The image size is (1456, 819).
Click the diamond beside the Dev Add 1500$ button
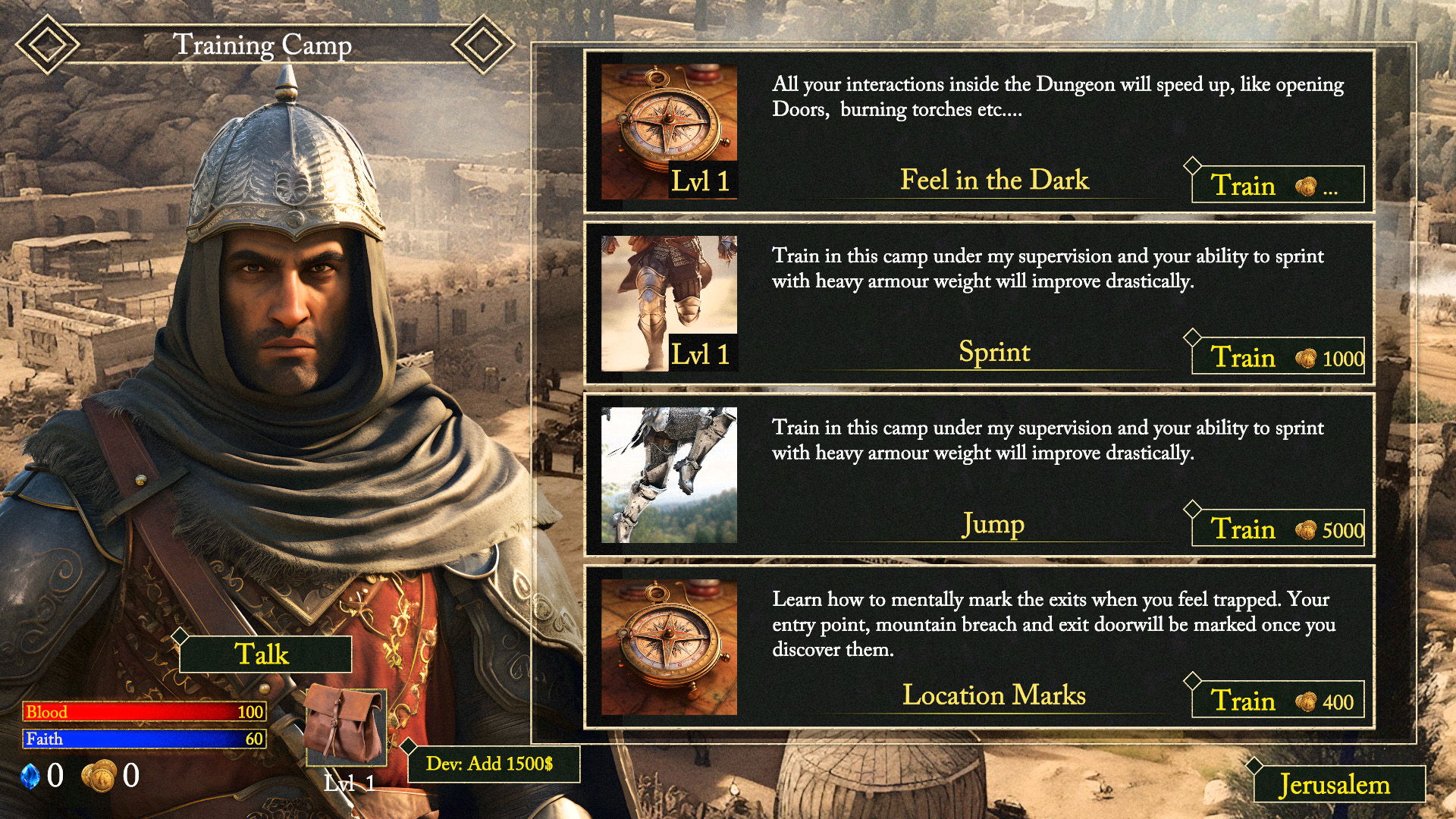[x=407, y=746]
